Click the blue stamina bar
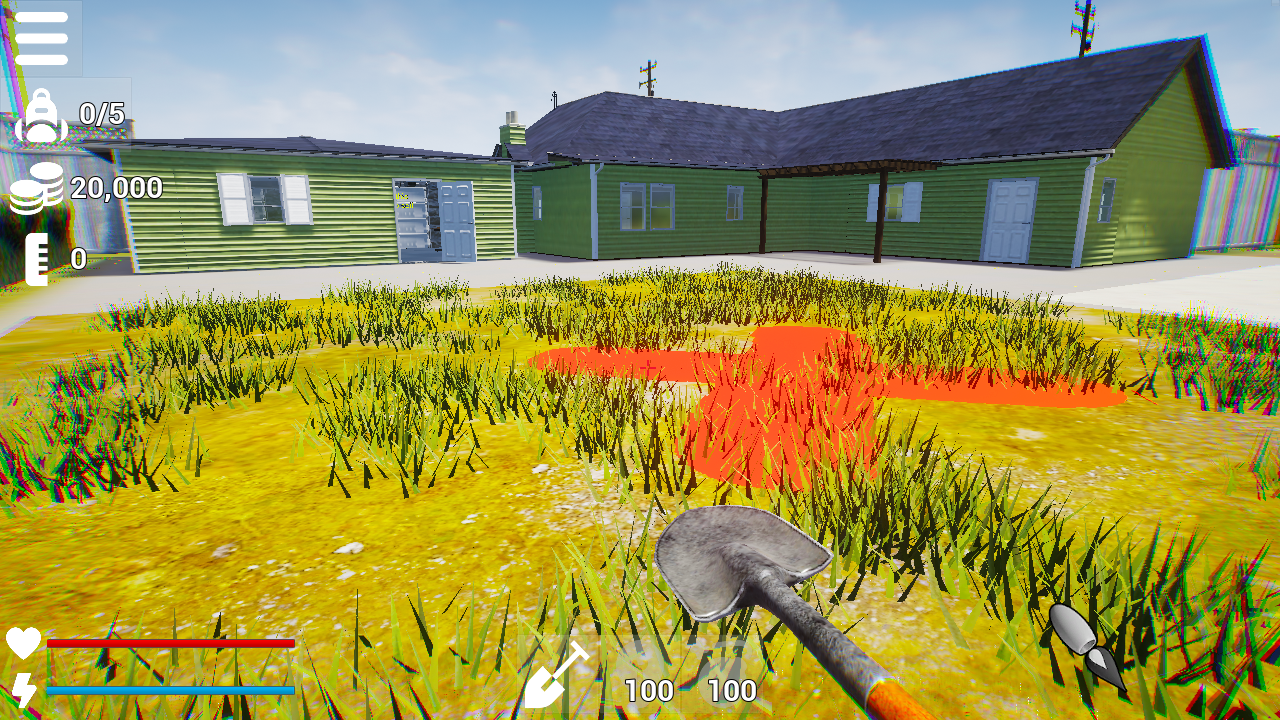The width and height of the screenshot is (1280, 720). (x=170, y=690)
